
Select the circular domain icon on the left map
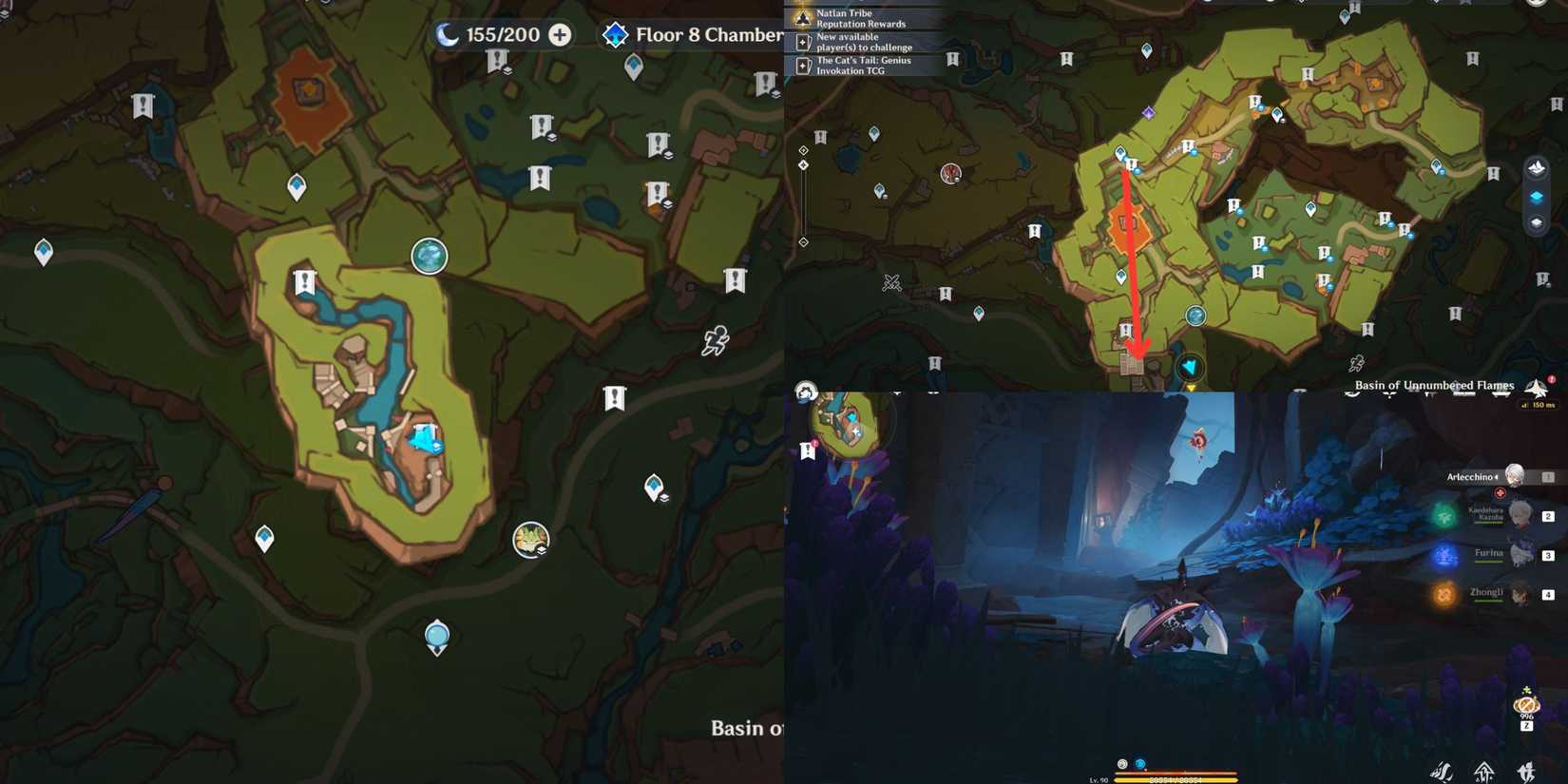tap(429, 255)
